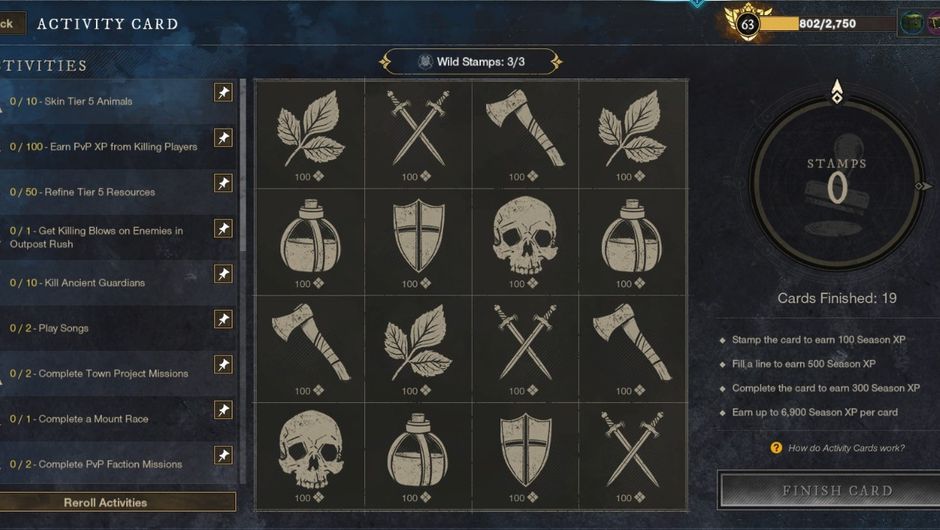The width and height of the screenshot is (940, 530).
Task: Pin the Complete PvP Faction Missions activity
Action: pyautogui.click(x=223, y=456)
